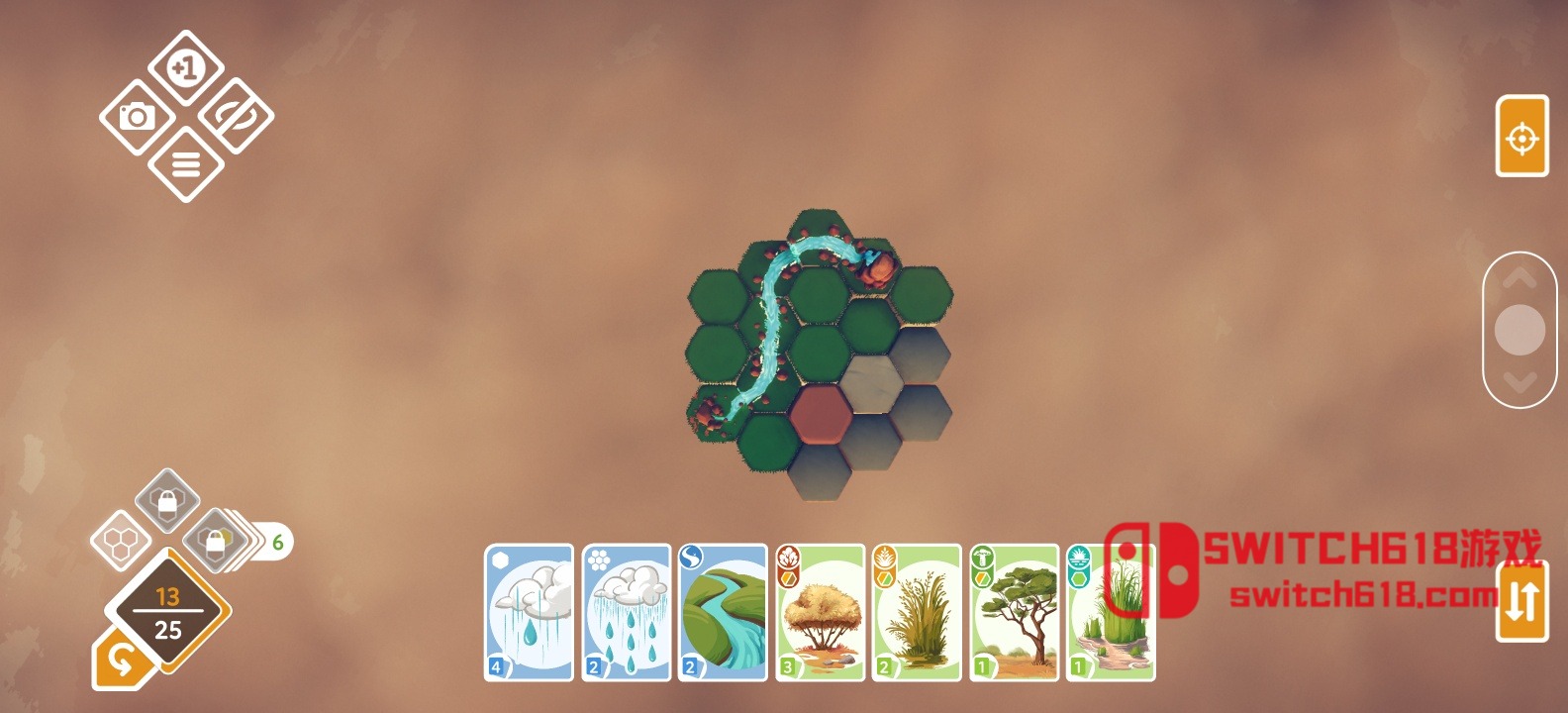Open the hamburger menu diamond button
Image resolution: width=1568 pixels, height=713 pixels.
pos(186,164)
